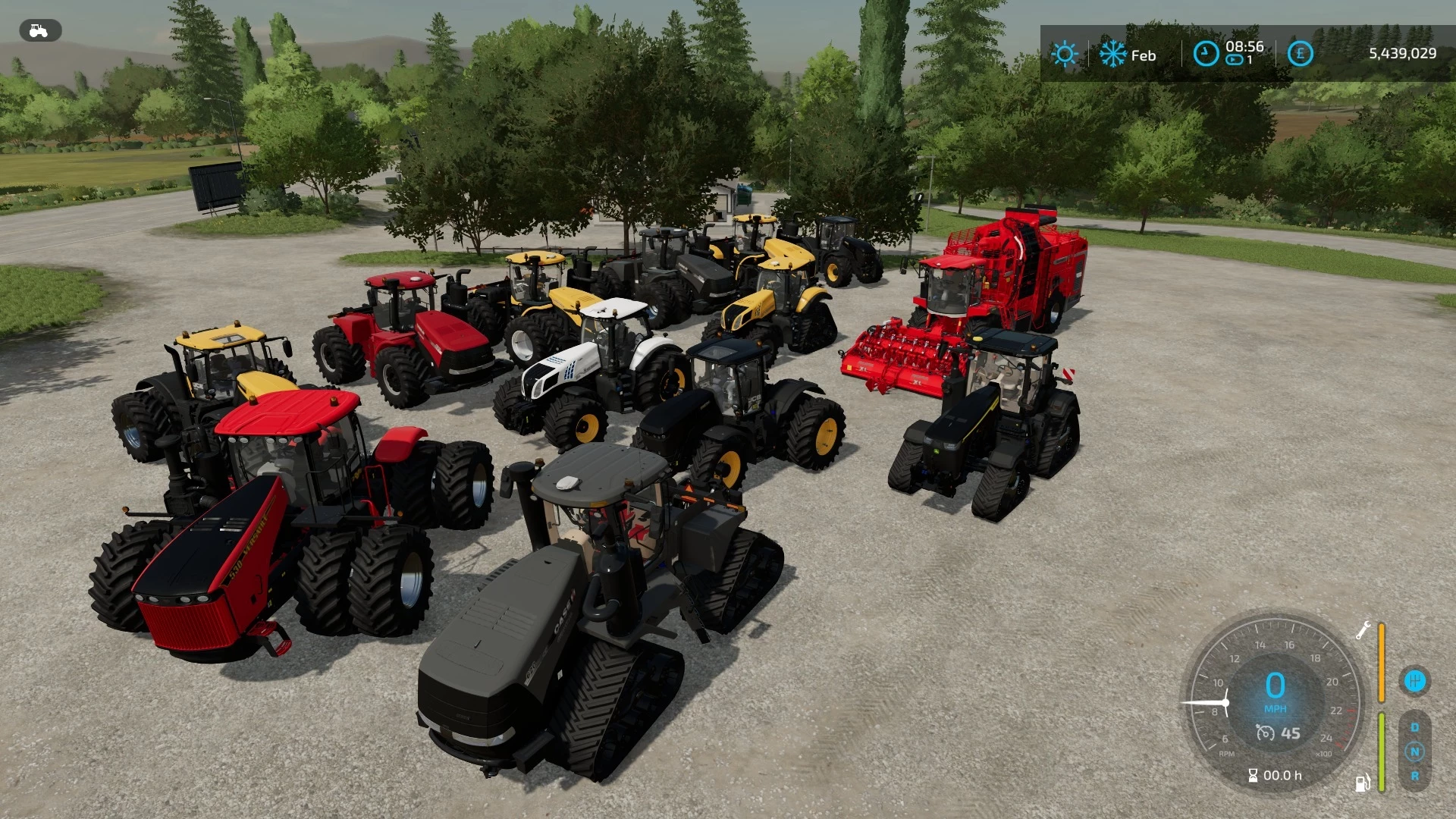Select the money balance 5,439,029
Screen dimensions: 1456x819
(x=1402, y=52)
